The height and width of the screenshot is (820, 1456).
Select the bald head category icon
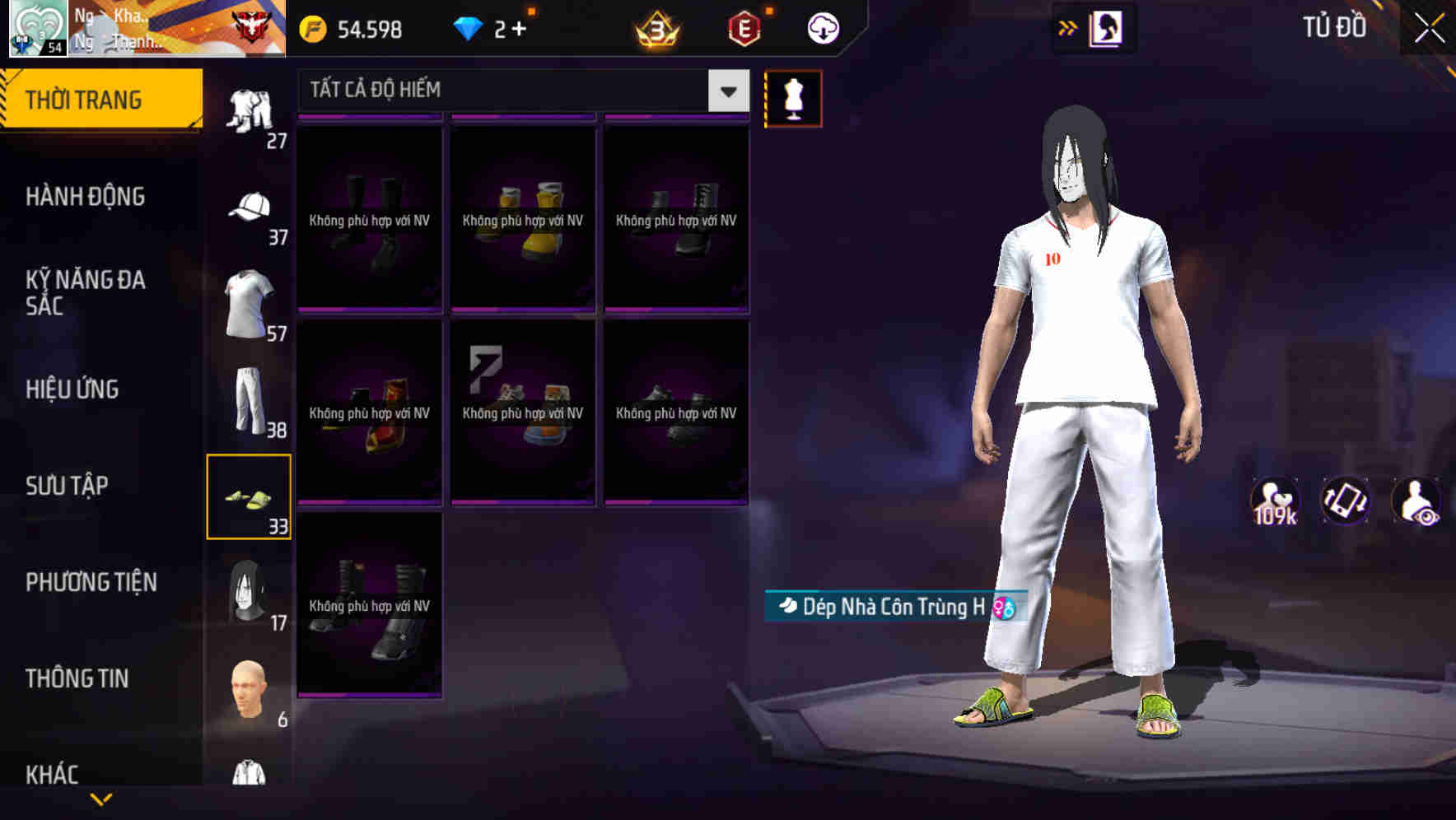(x=250, y=687)
